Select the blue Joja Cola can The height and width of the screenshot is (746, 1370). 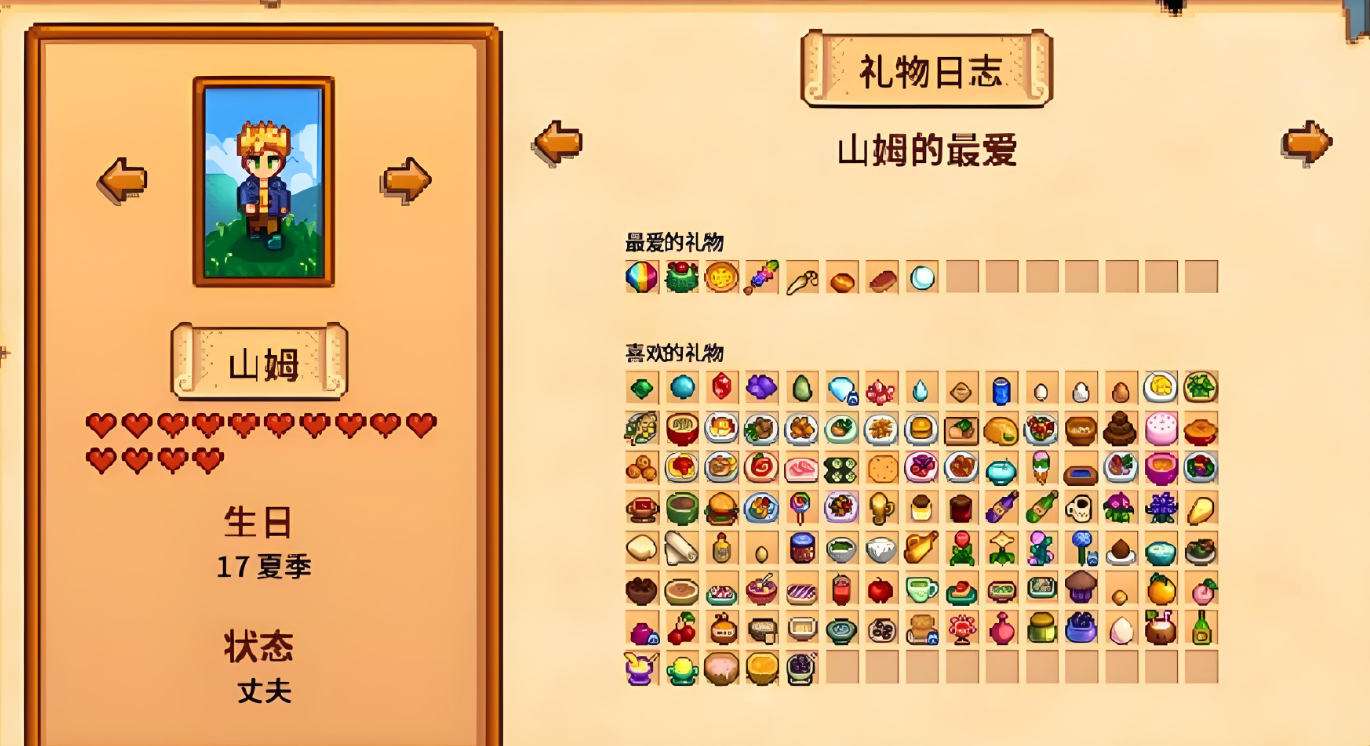point(1001,389)
